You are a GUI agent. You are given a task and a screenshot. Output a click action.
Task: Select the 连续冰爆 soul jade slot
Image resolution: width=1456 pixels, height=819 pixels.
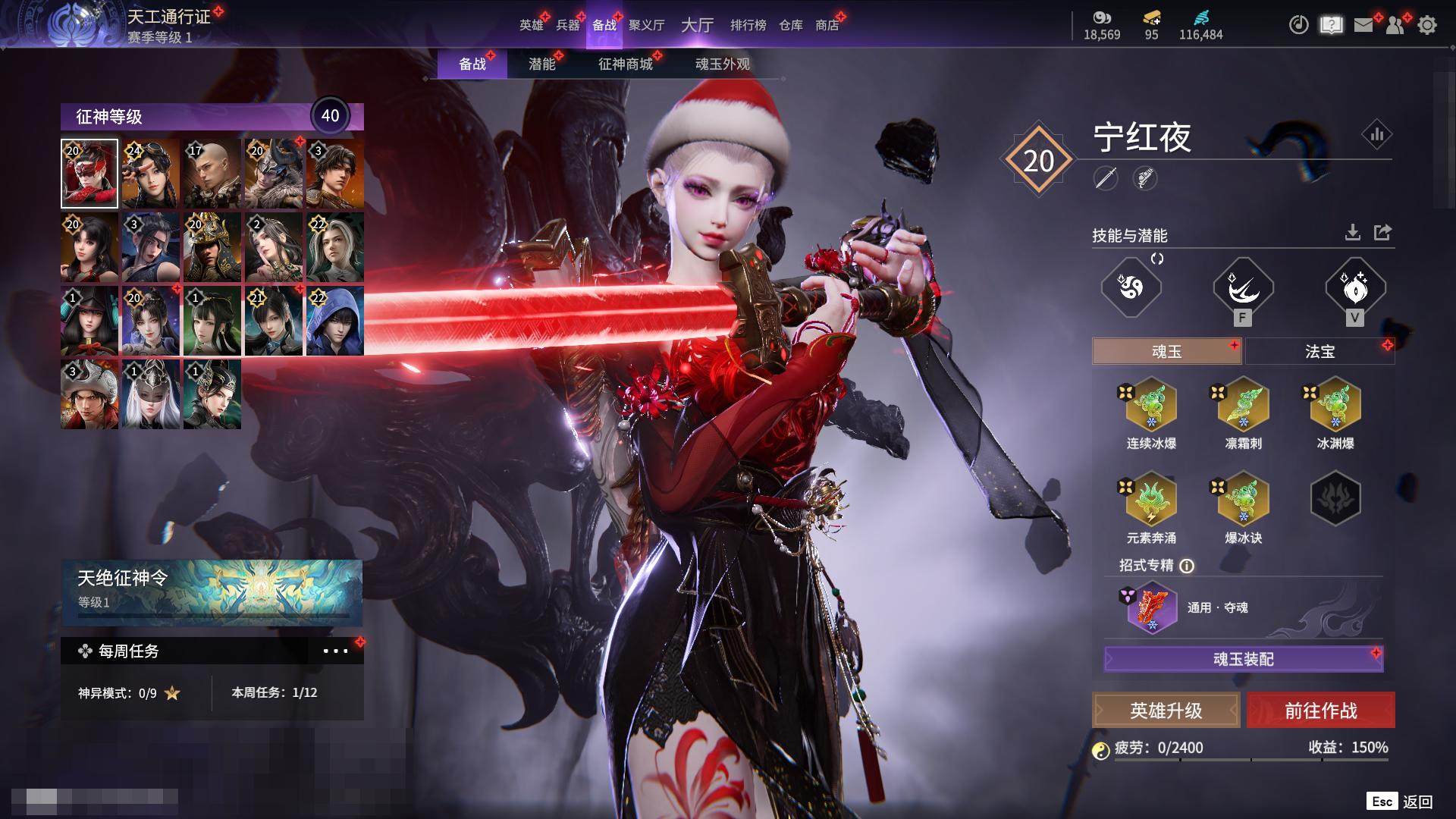point(1151,406)
